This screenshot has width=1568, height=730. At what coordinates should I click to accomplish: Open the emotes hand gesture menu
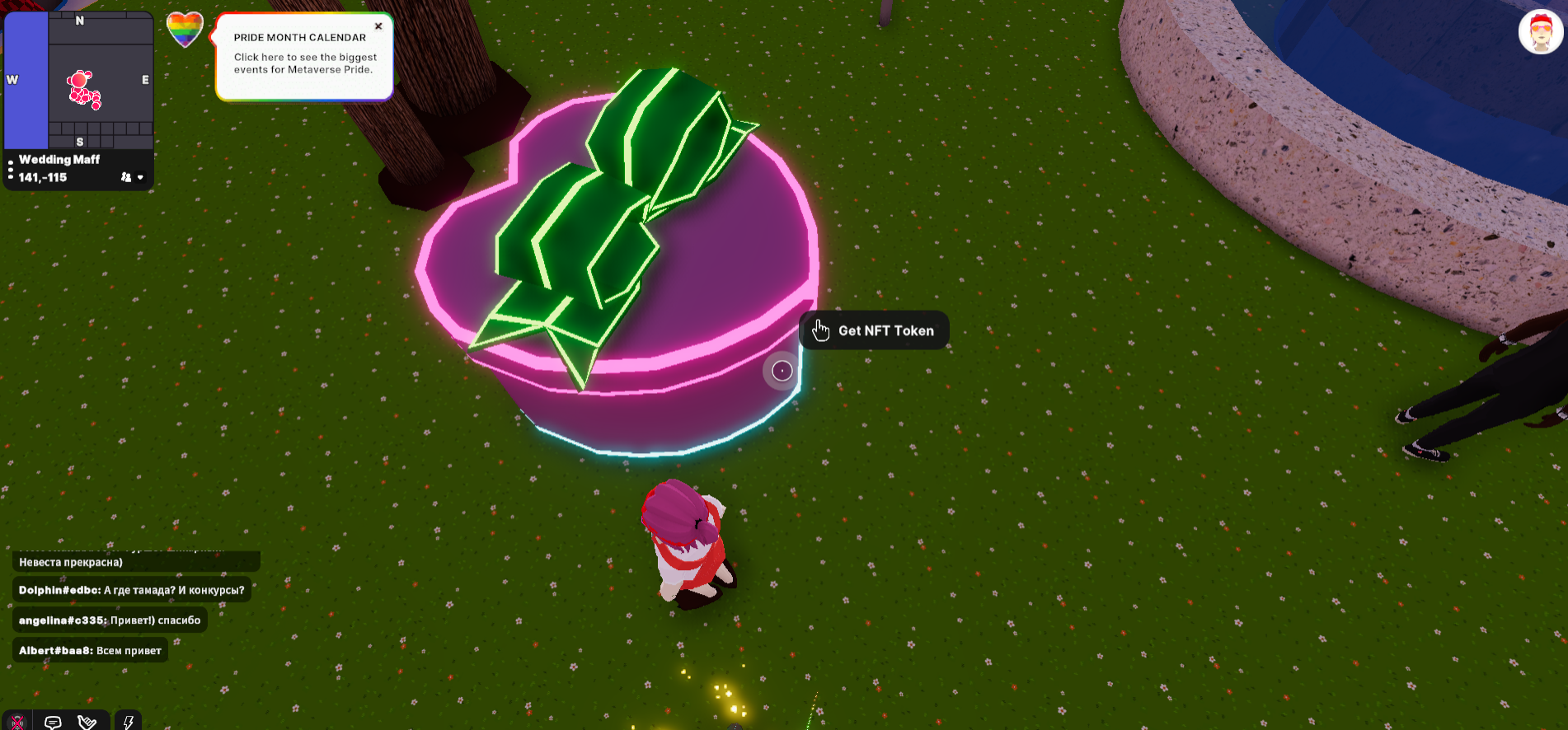[x=87, y=722]
